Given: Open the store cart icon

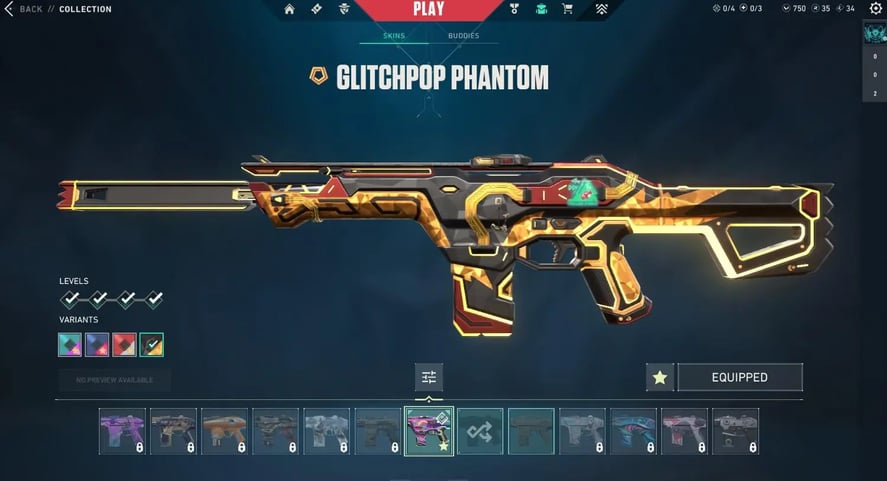Looking at the screenshot, I should click(x=568, y=10).
